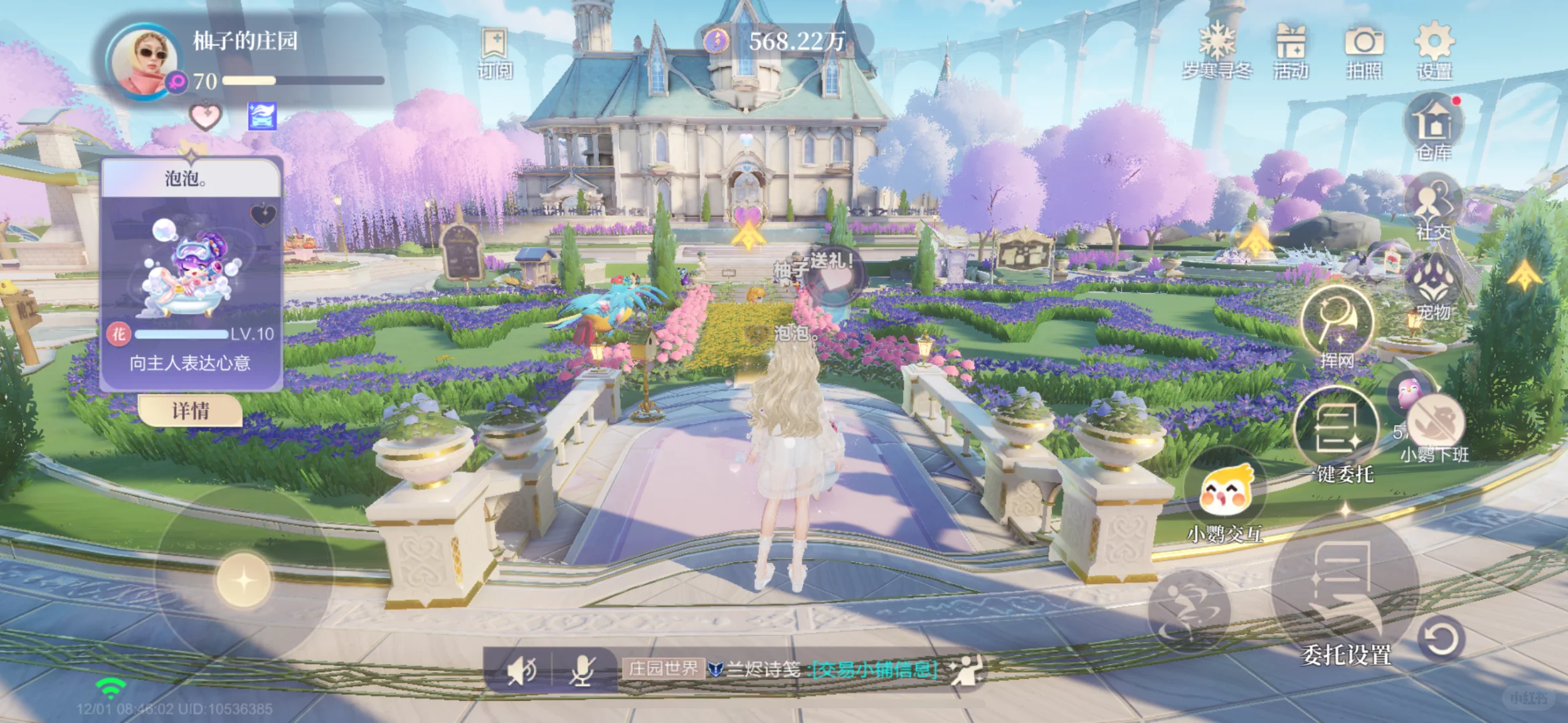Open the 岁寒寻冬 snowflake event
This screenshot has height=723, width=1568.
pos(1216,50)
